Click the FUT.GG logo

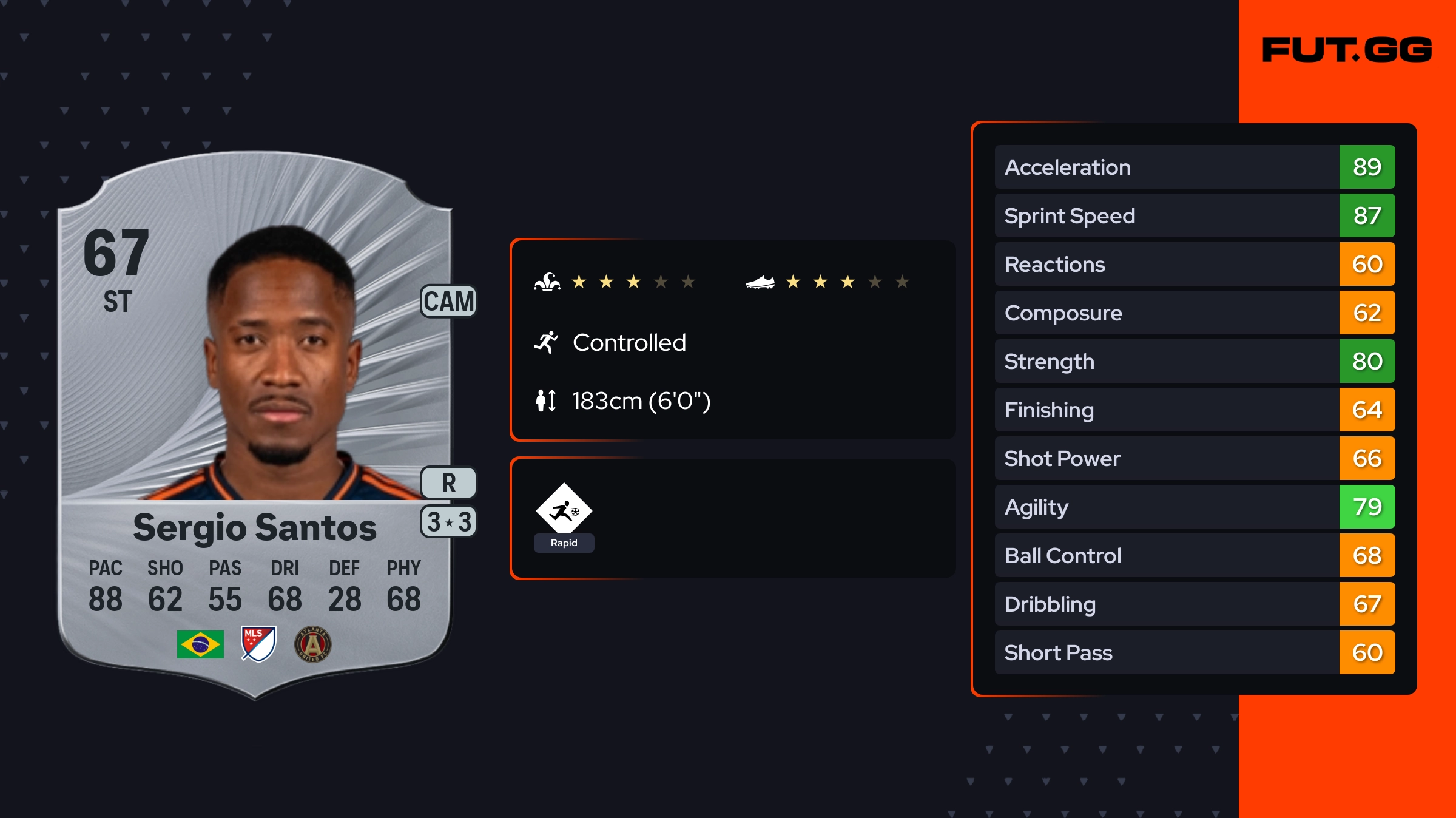[x=1347, y=50]
